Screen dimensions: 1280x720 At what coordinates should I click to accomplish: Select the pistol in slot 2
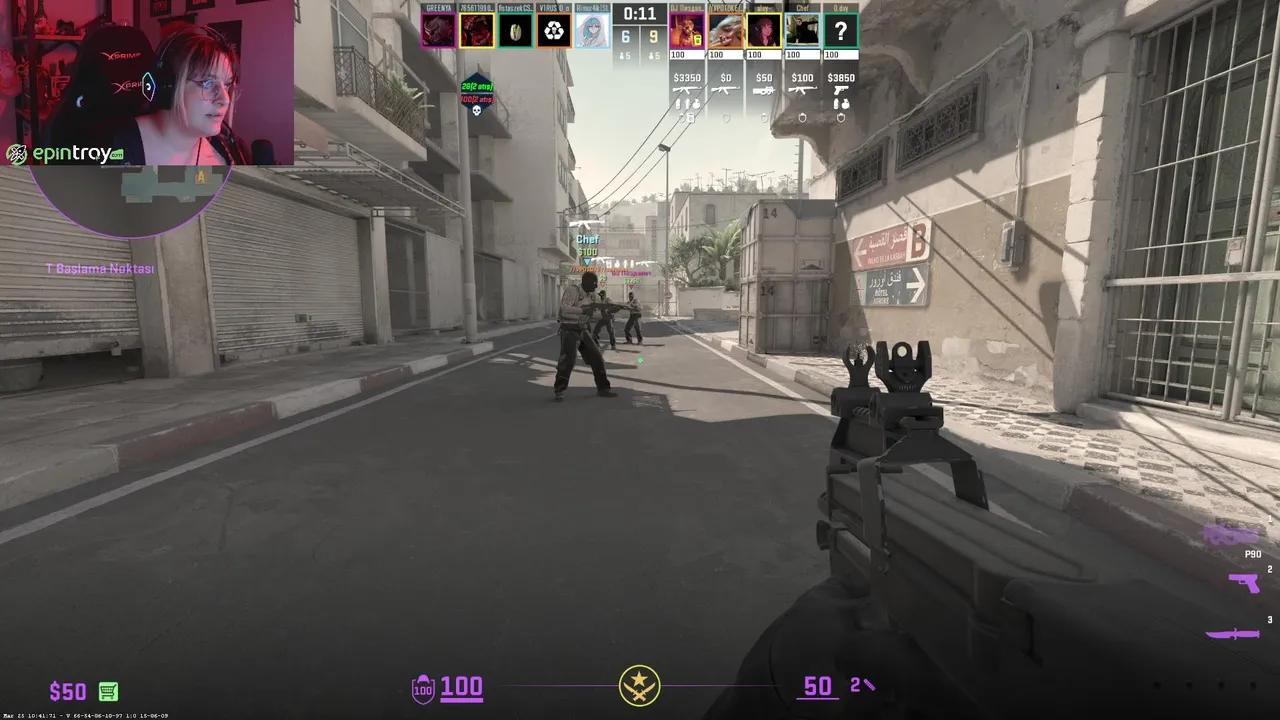[1245, 583]
